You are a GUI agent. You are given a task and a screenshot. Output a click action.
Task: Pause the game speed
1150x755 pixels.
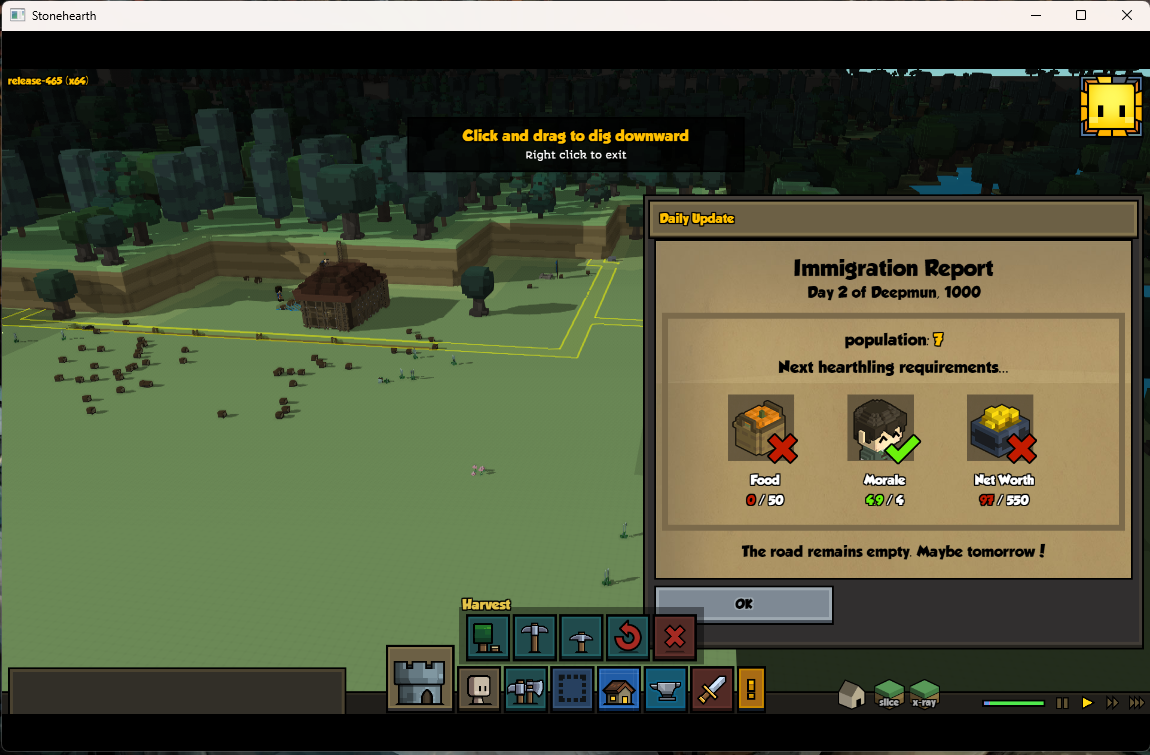click(x=1063, y=703)
